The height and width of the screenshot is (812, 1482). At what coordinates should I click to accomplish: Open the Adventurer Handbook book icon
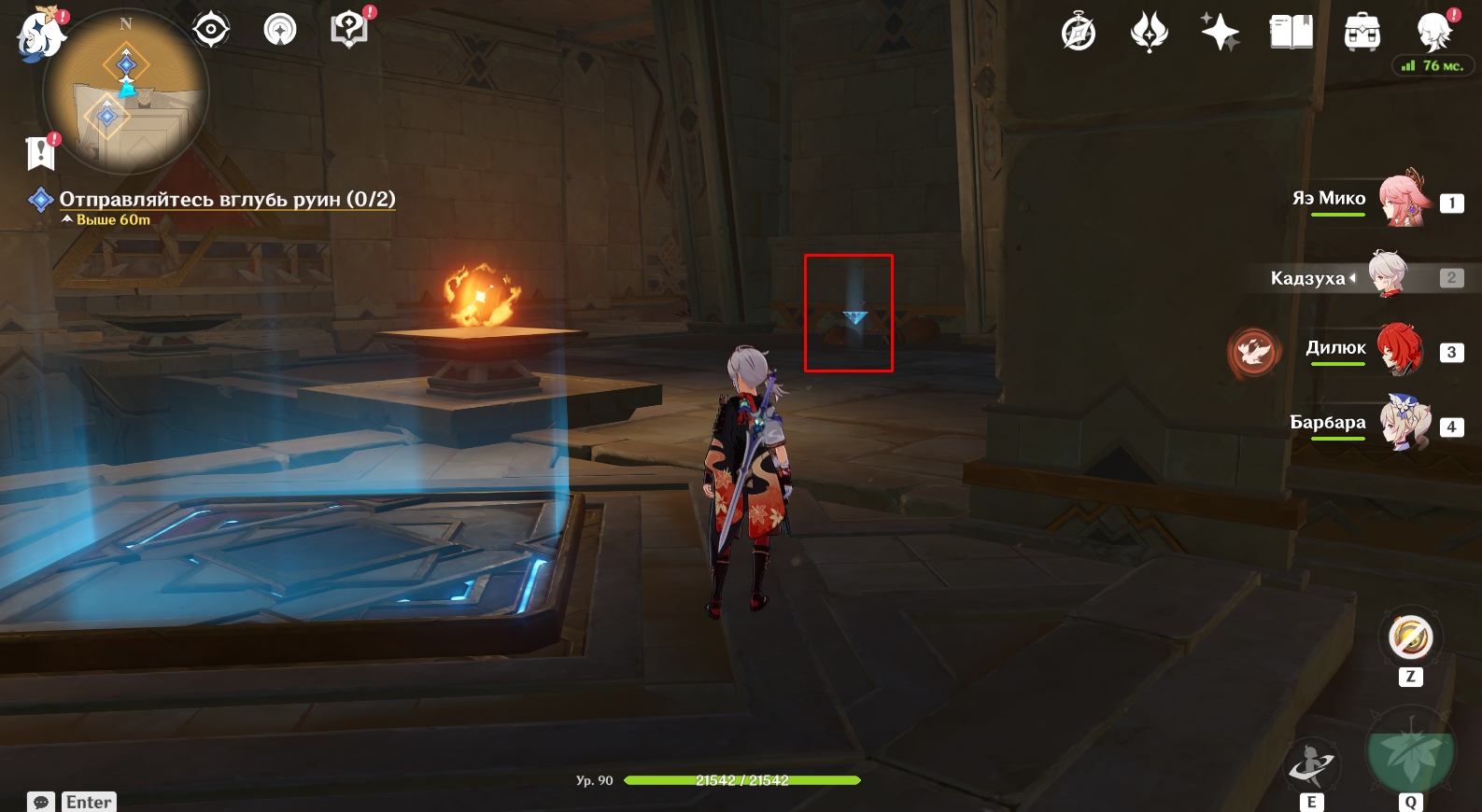tap(1291, 33)
